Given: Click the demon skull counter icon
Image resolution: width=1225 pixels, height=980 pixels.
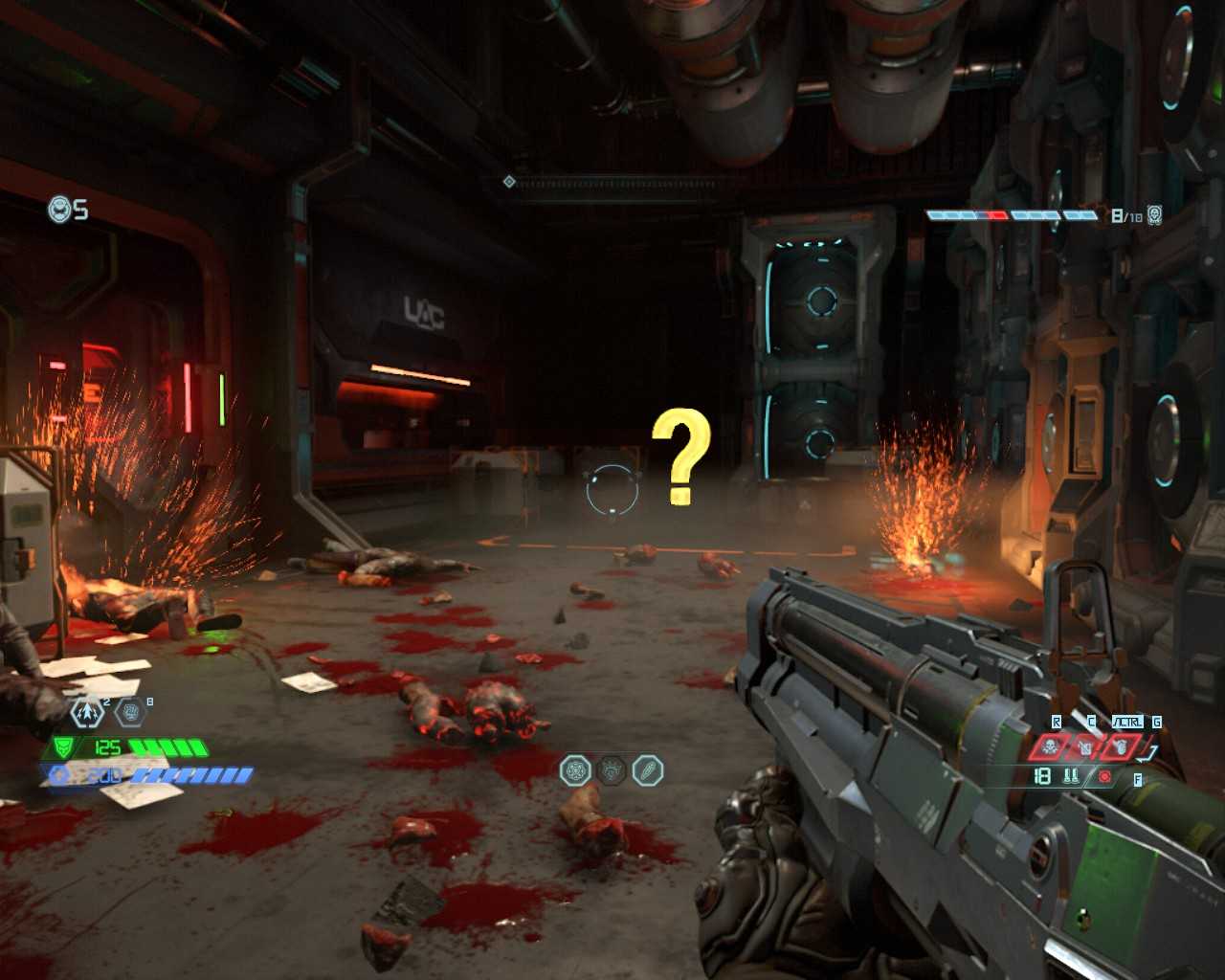Looking at the screenshot, I should 1155,215.
